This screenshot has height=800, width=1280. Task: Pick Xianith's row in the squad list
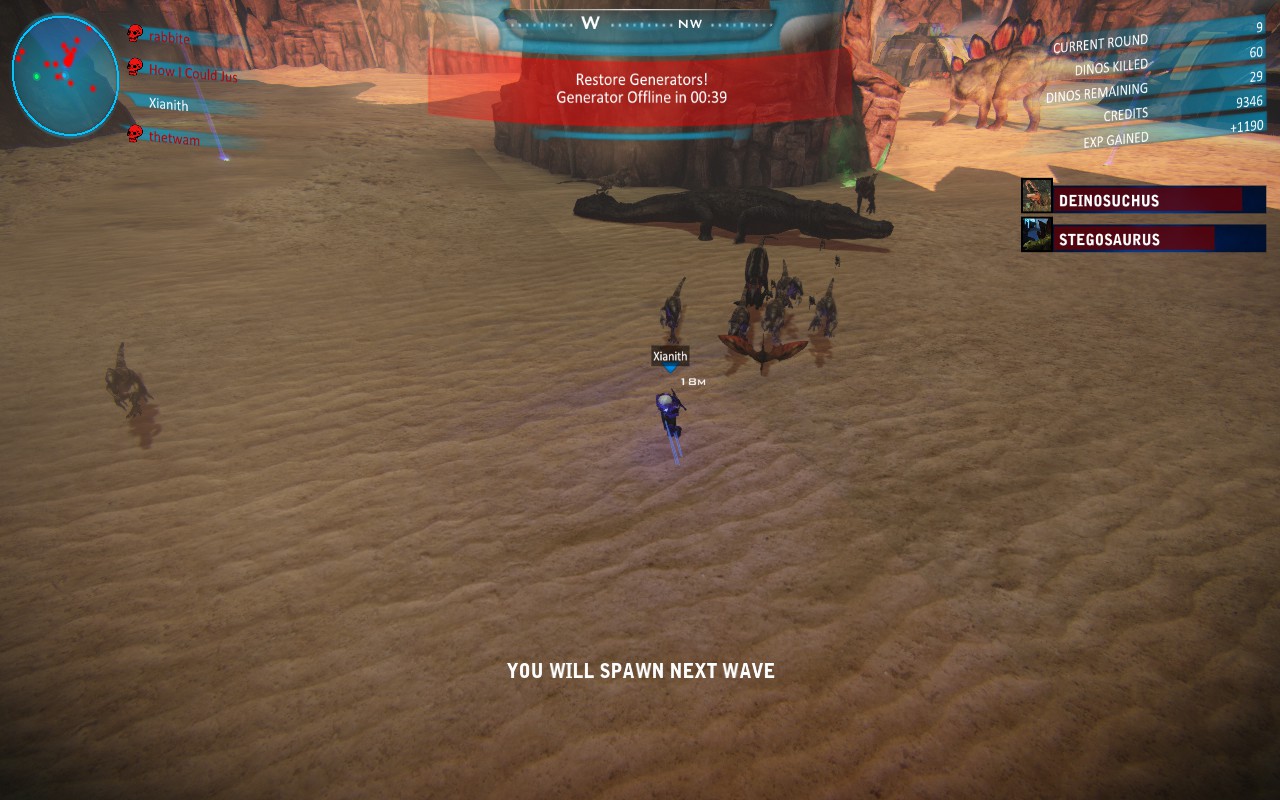point(168,104)
